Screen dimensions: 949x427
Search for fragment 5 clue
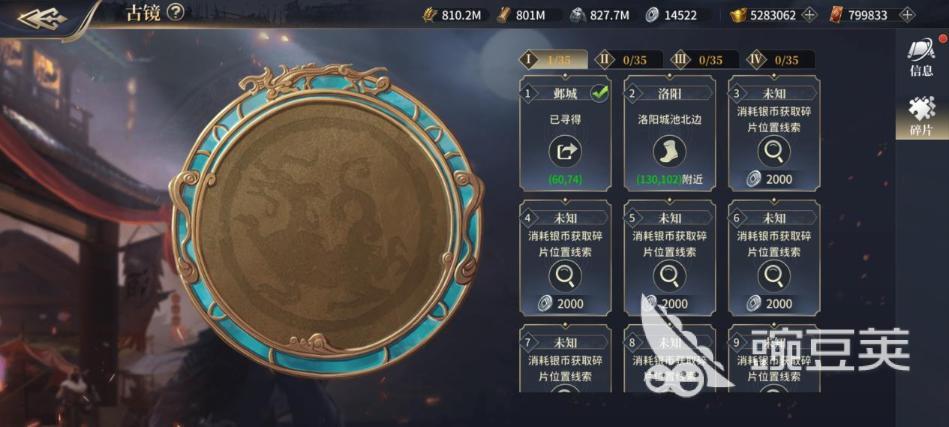(x=669, y=277)
